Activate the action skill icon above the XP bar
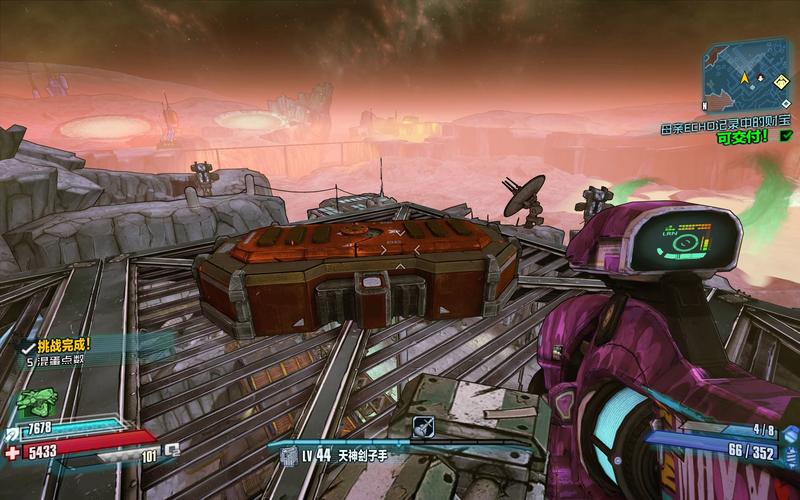 tap(423, 426)
